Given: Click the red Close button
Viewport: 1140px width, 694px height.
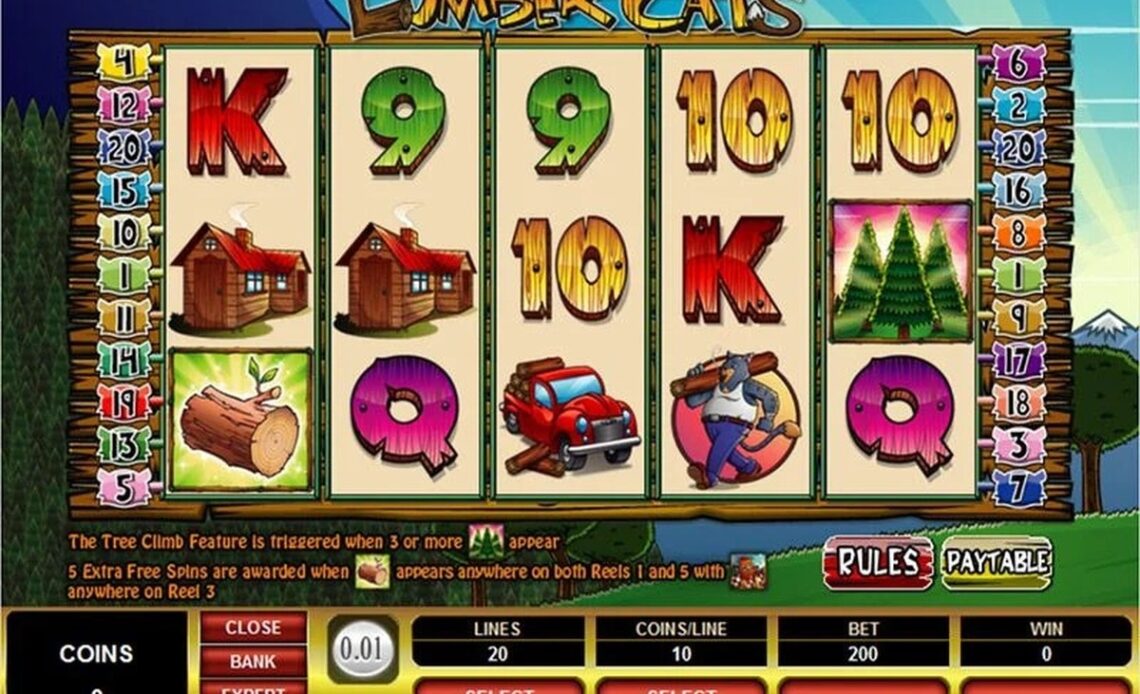Looking at the screenshot, I should click(x=252, y=628).
